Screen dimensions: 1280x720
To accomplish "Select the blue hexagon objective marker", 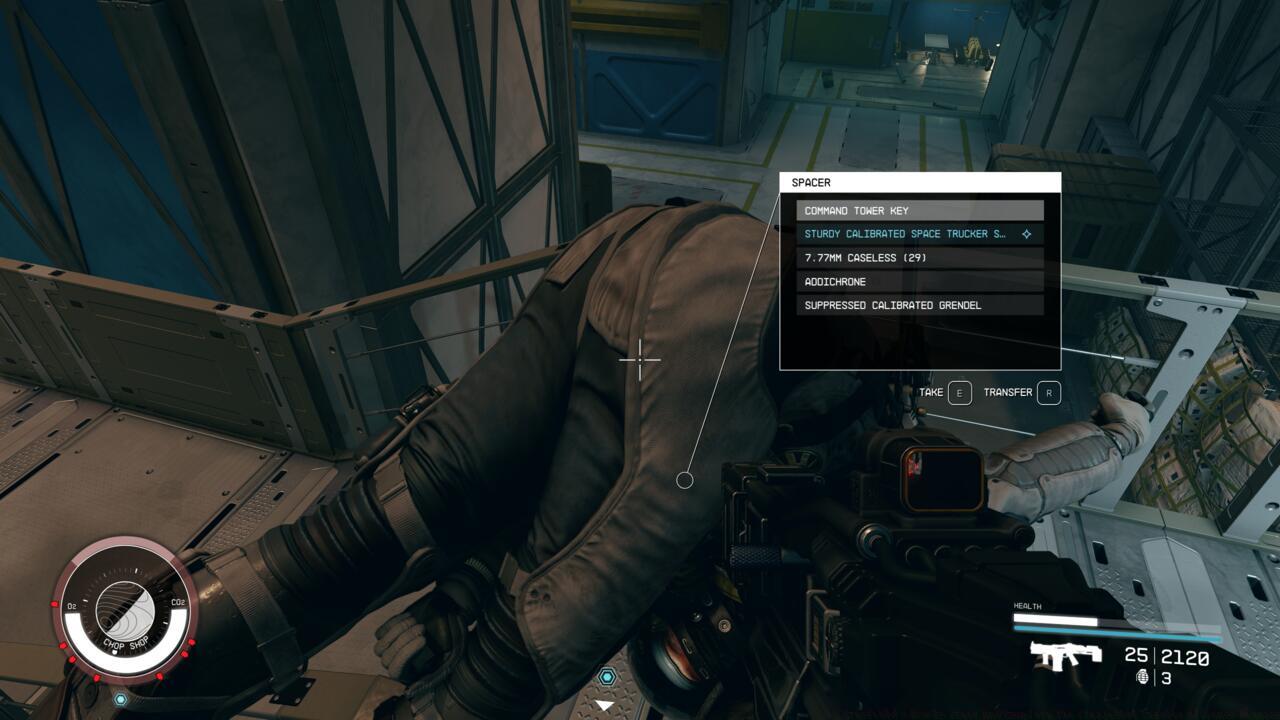I will [609, 676].
